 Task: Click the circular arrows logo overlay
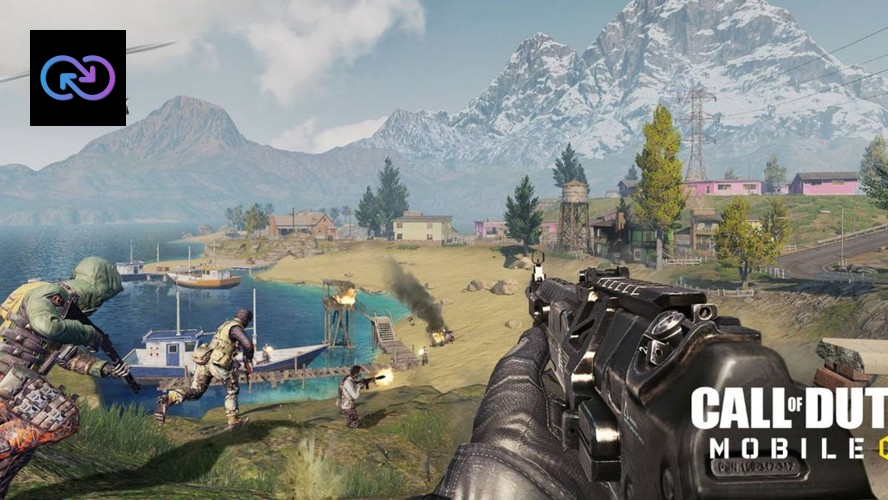click(x=78, y=78)
